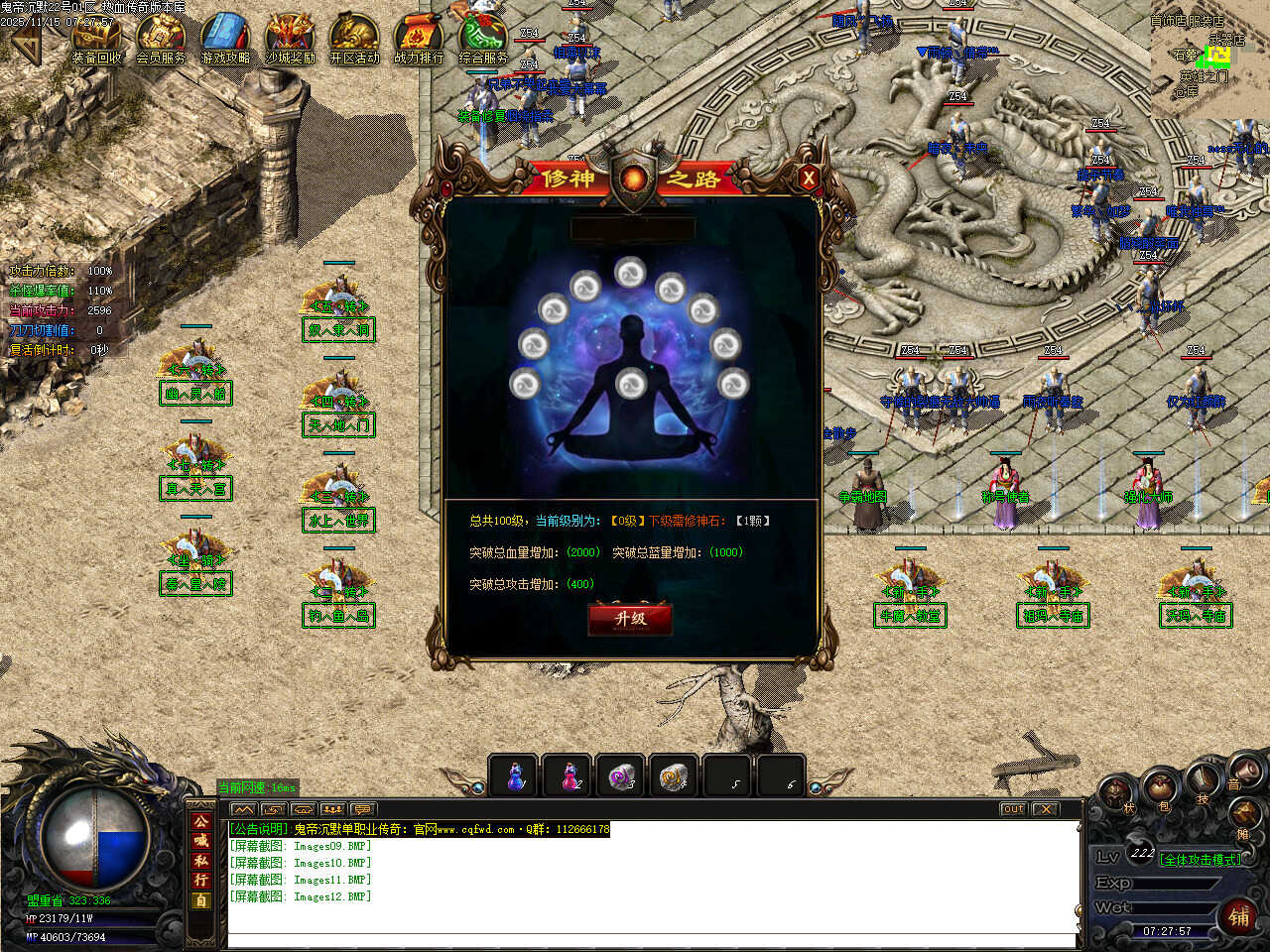Open the 铺 shop button

1239,916
